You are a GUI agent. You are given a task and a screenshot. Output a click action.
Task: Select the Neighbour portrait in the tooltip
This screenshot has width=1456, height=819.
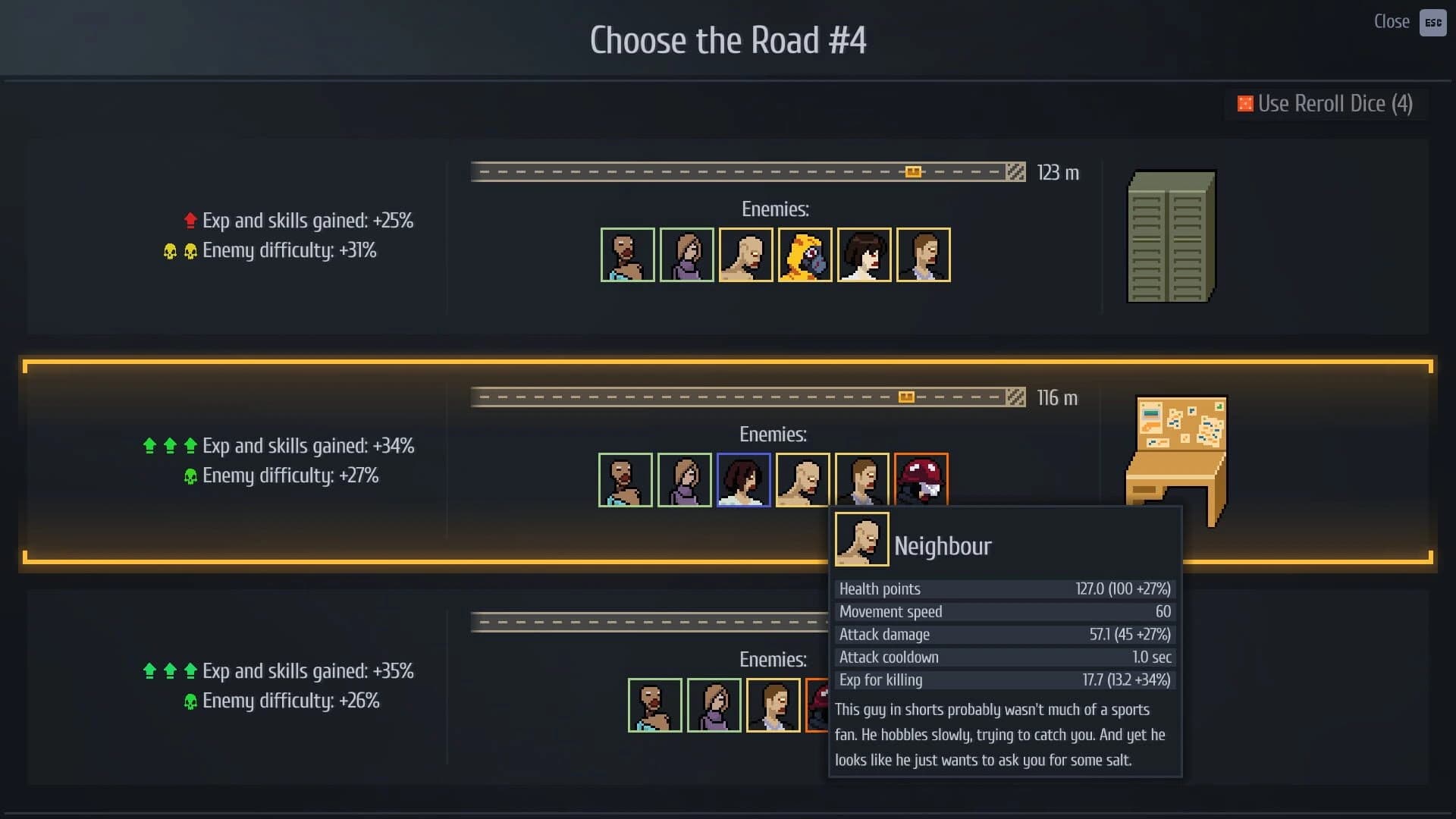click(861, 539)
